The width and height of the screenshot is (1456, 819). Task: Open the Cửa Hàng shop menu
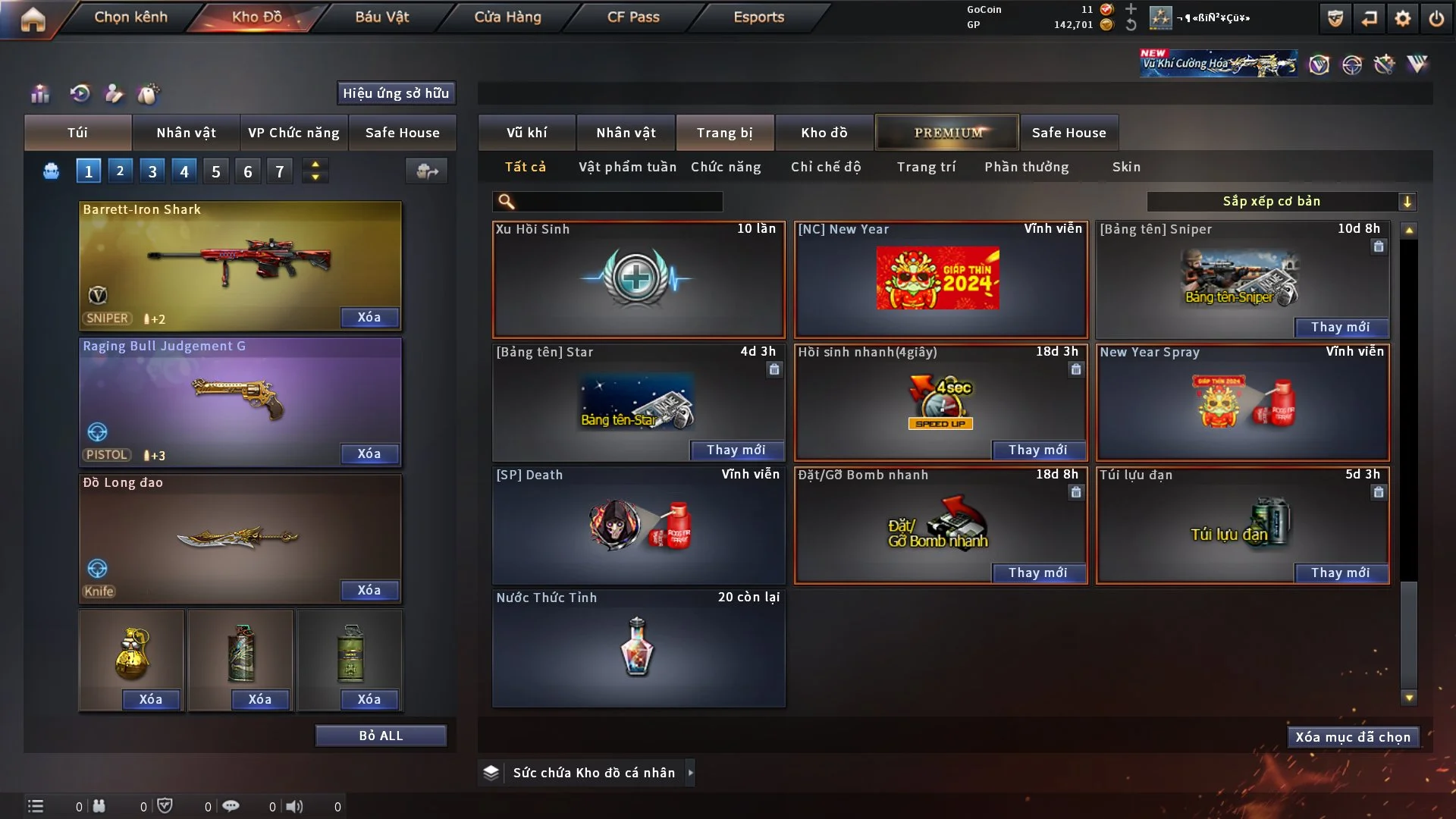[507, 17]
